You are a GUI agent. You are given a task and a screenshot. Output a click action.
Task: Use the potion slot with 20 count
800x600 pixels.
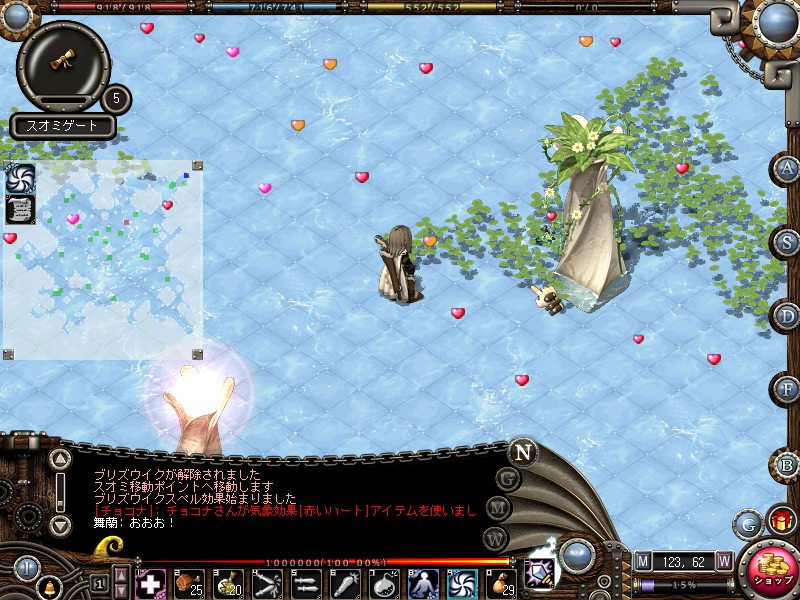click(x=228, y=583)
